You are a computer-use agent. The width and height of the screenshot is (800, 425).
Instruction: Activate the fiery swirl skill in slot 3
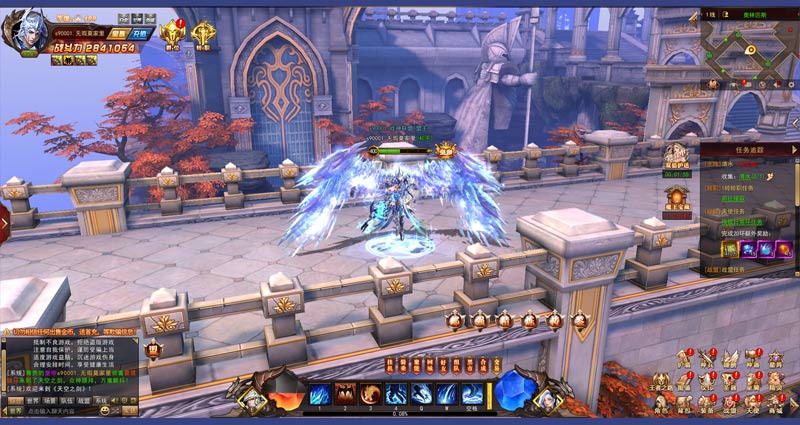tap(371, 393)
